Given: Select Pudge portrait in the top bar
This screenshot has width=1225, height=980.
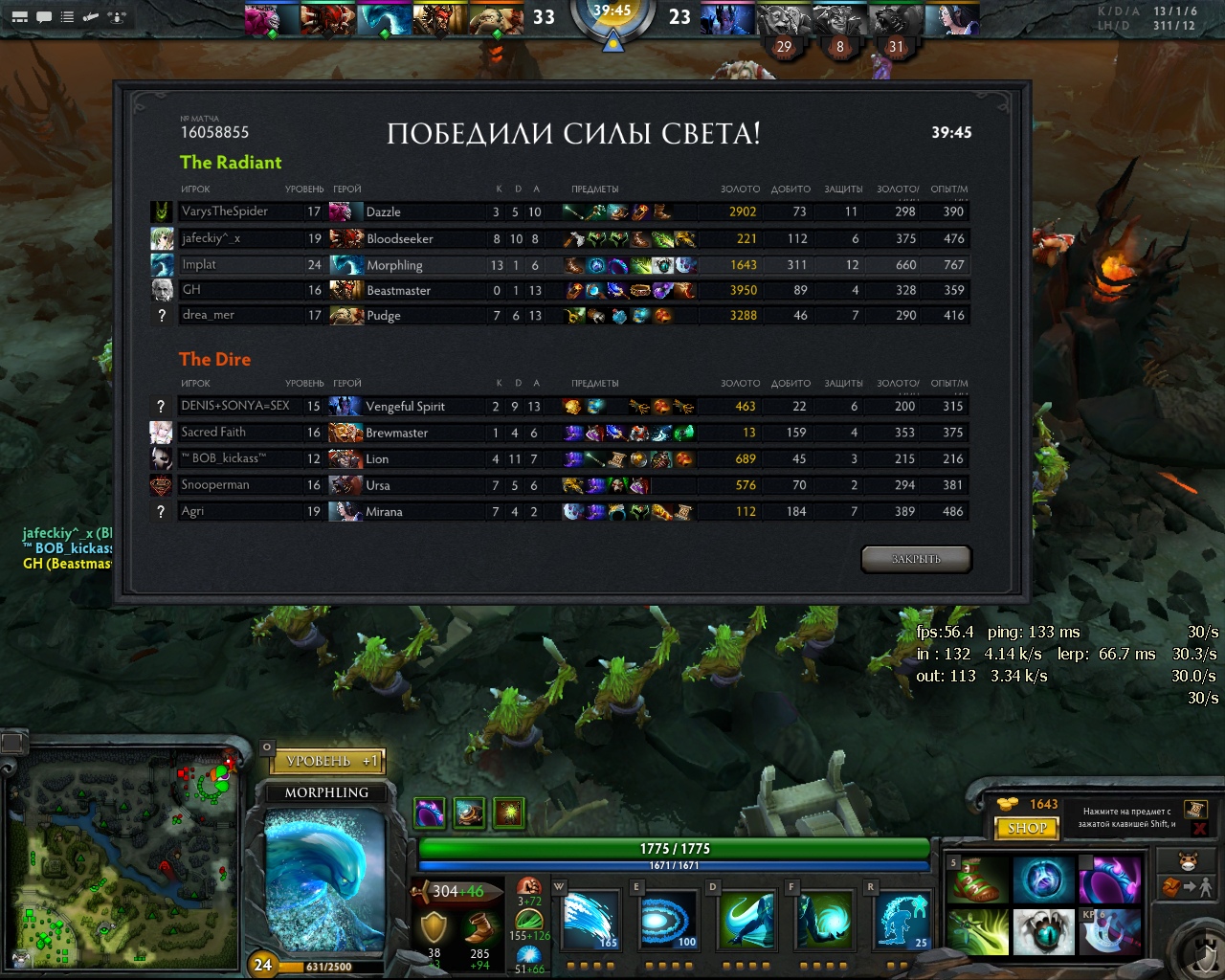Looking at the screenshot, I should pos(497,19).
